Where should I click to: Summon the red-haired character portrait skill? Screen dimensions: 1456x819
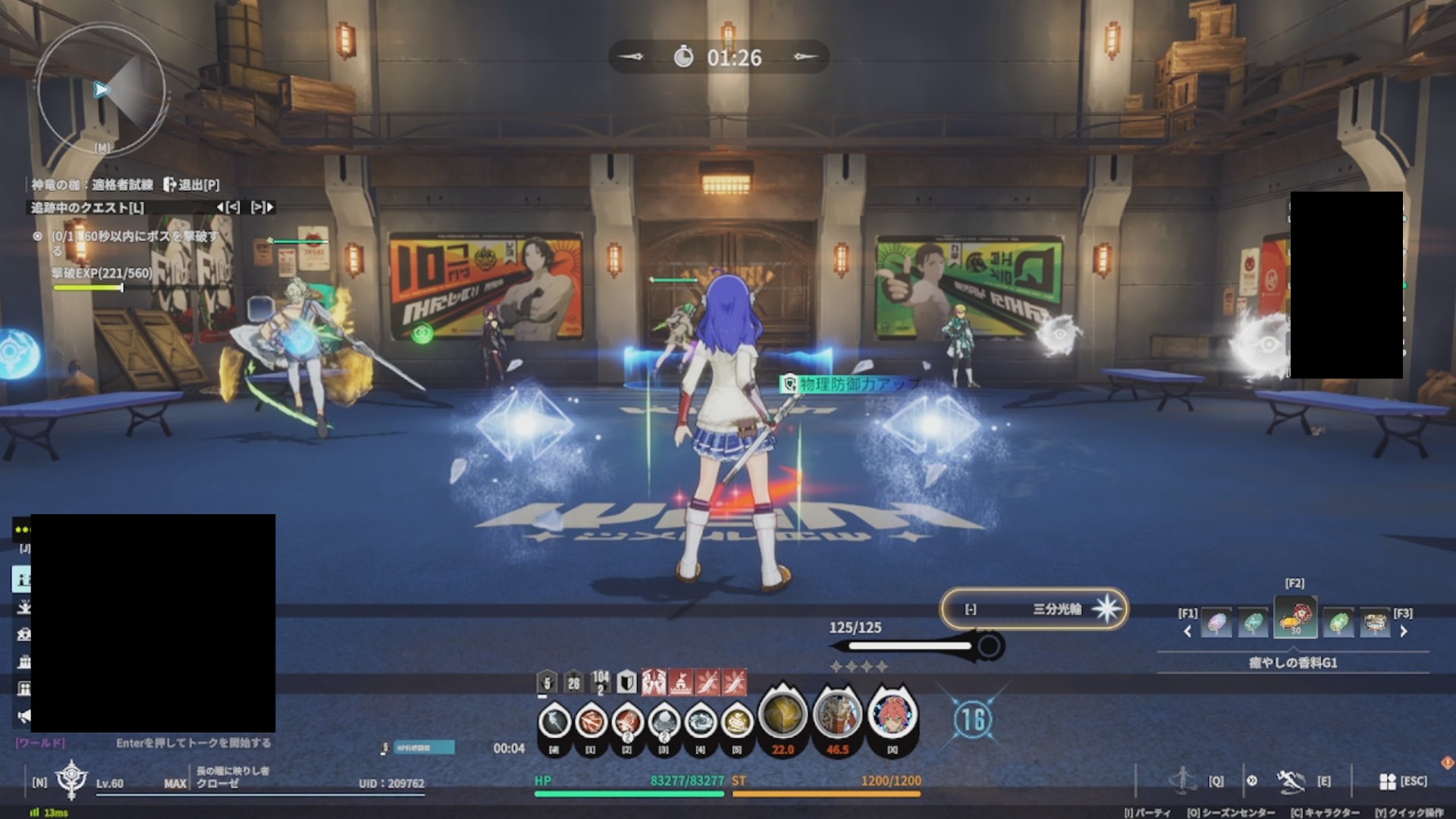[892, 714]
